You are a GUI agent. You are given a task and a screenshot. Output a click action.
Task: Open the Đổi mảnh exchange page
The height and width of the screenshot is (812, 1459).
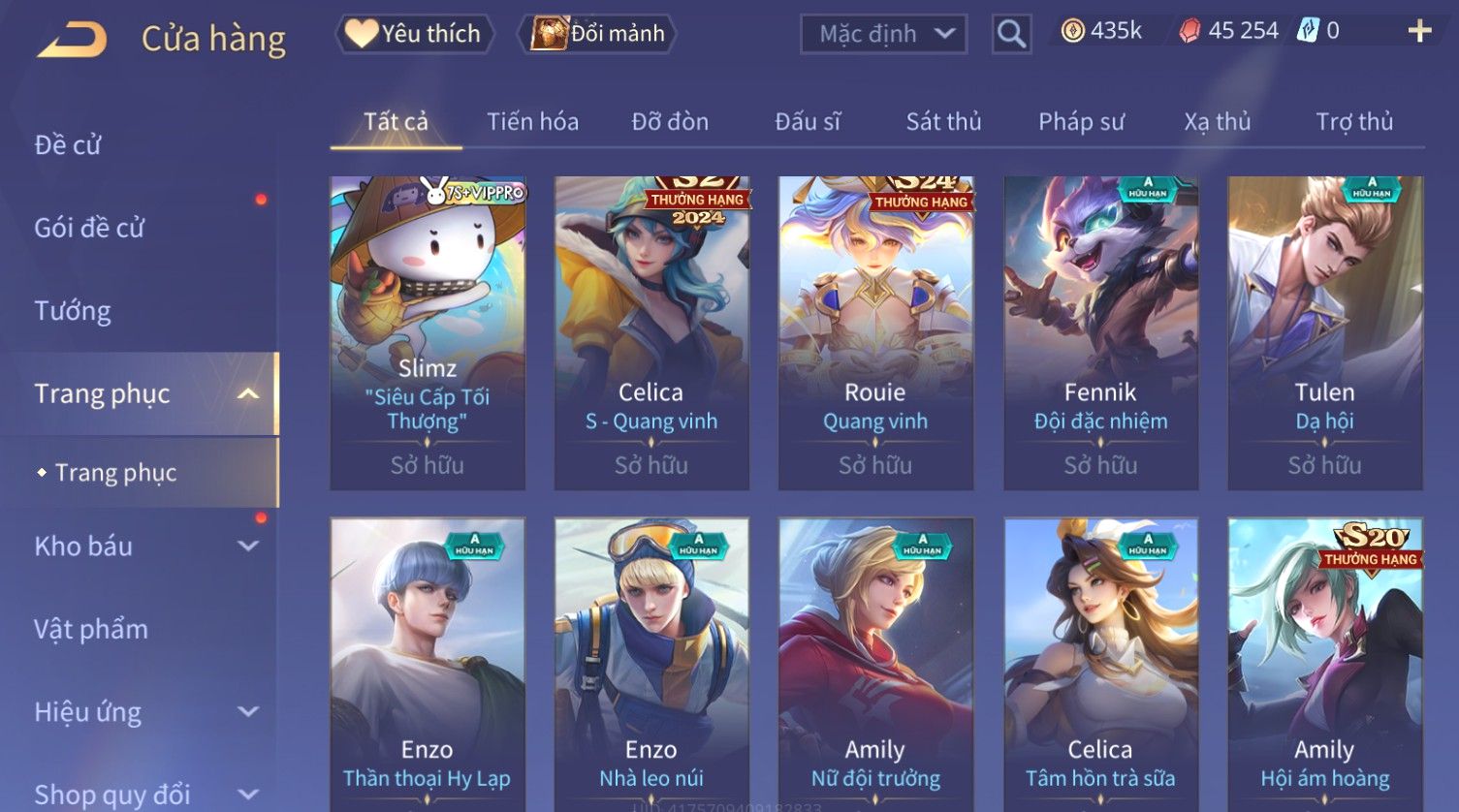click(x=597, y=34)
